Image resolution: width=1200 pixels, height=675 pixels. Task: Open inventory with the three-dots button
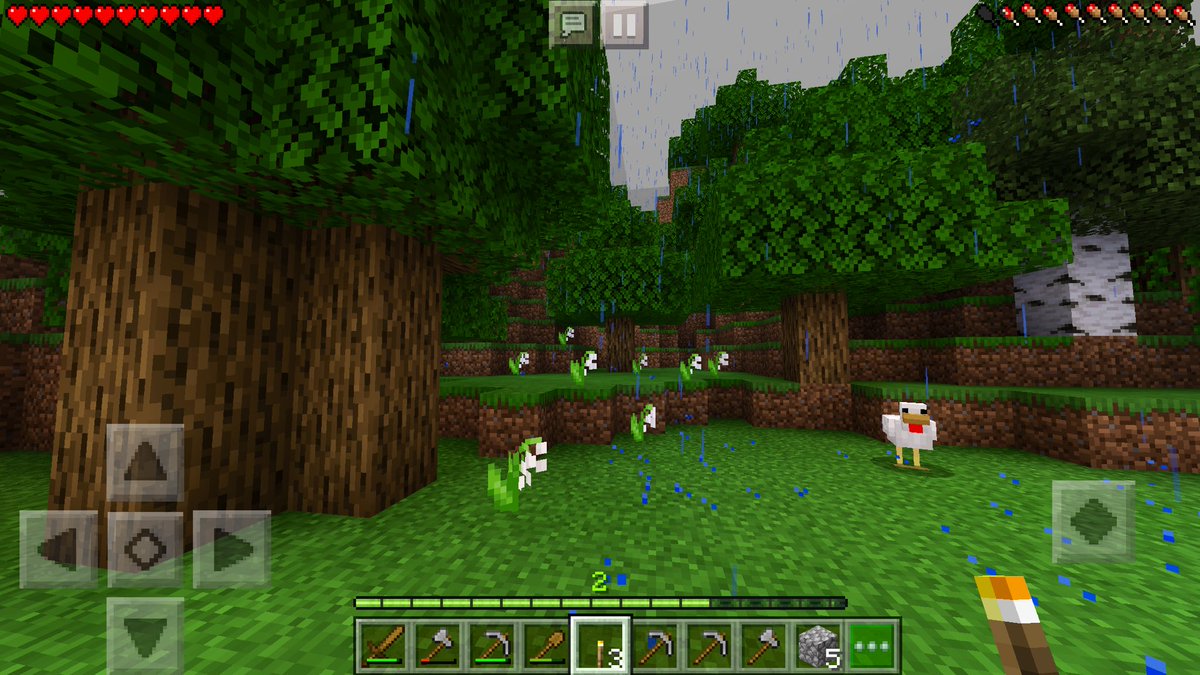click(x=872, y=646)
